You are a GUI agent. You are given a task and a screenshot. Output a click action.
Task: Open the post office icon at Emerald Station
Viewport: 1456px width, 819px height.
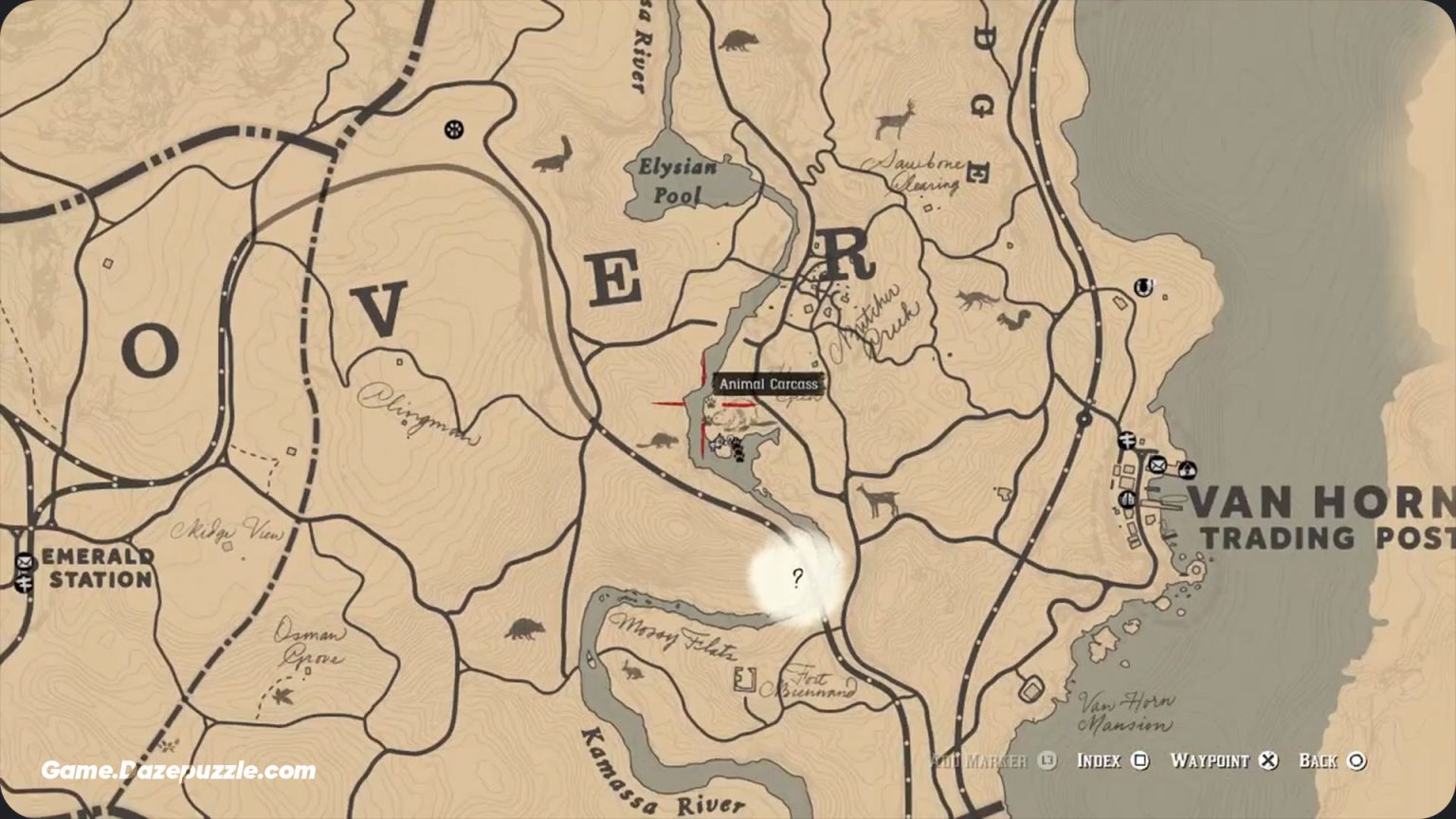(x=25, y=561)
